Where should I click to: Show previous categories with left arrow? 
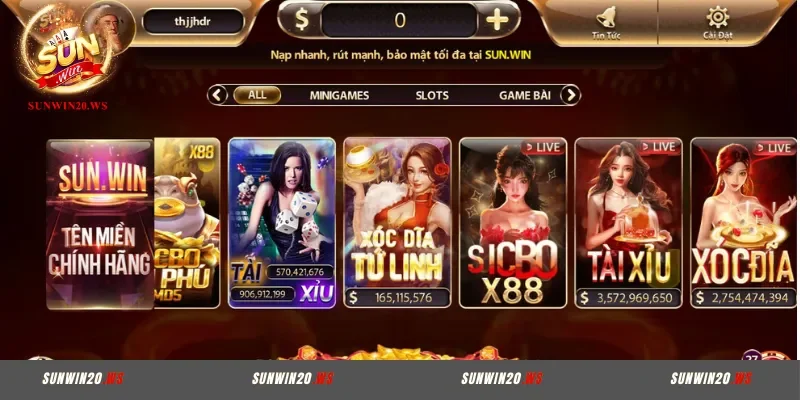click(217, 95)
